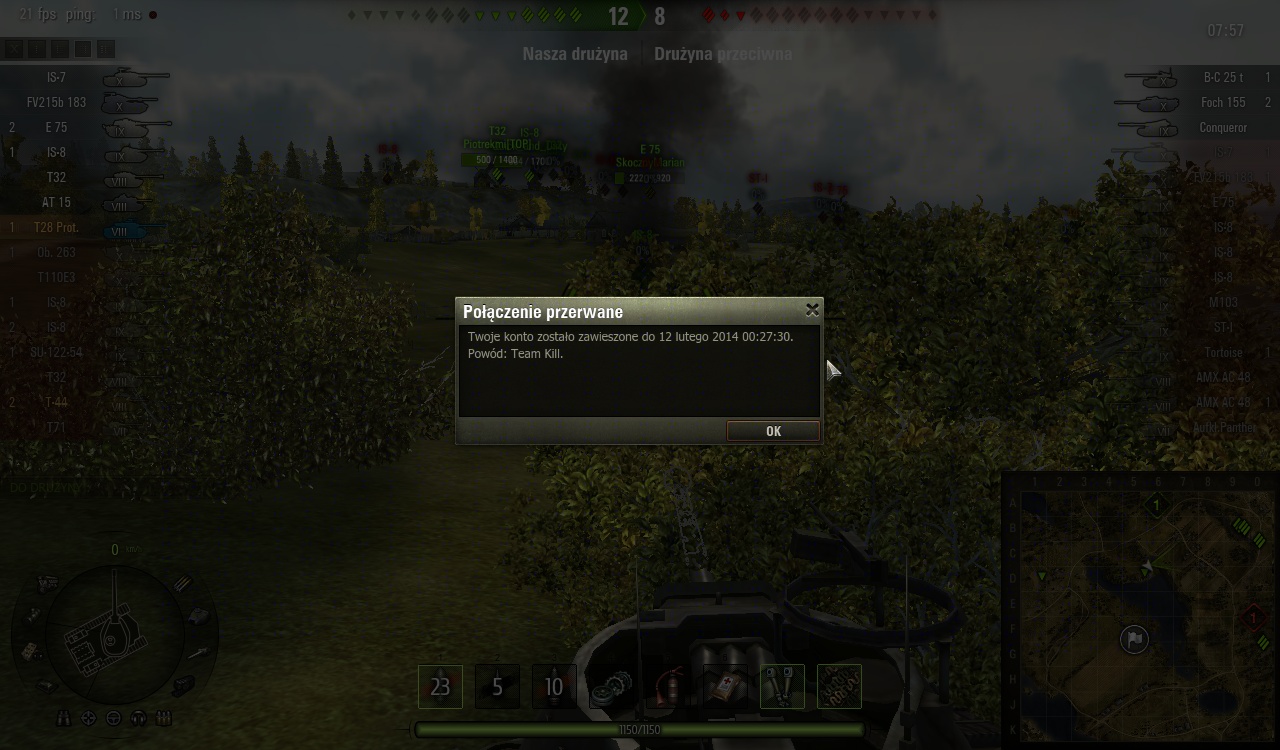Use the first aid kit consumable

(x=725, y=687)
